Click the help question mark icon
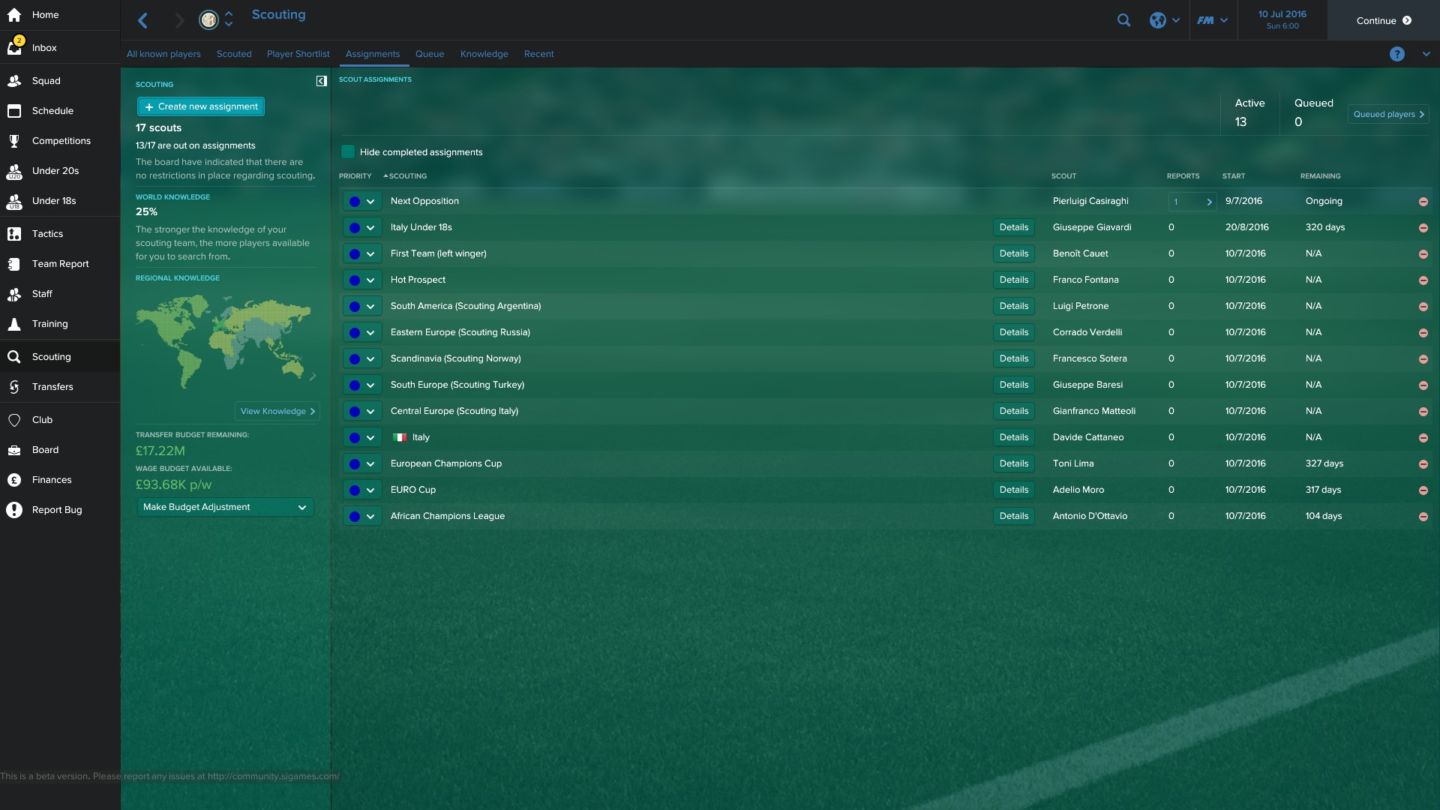Screen dimensions: 1440x810 coord(1396,54)
